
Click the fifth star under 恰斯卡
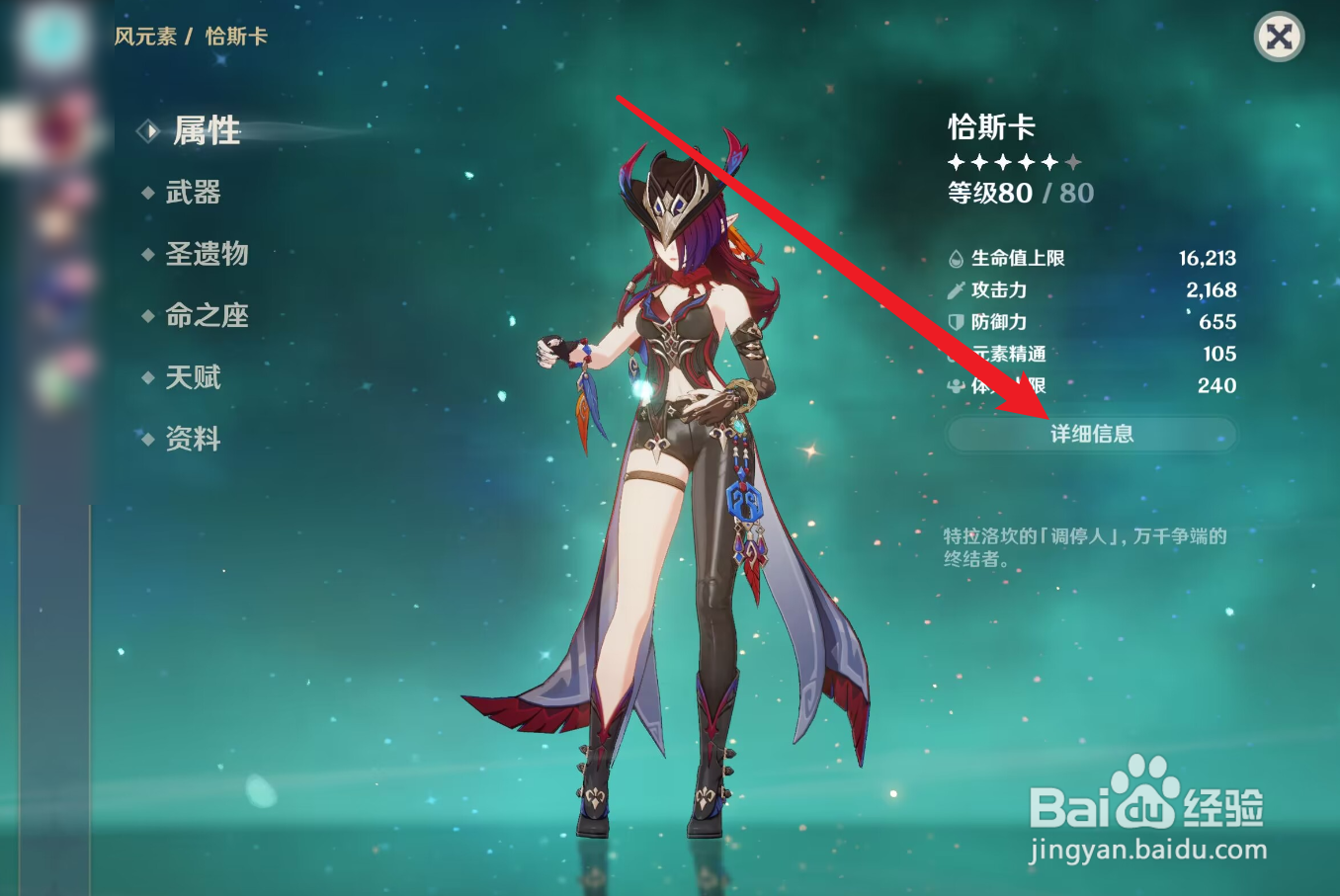coord(1050,161)
